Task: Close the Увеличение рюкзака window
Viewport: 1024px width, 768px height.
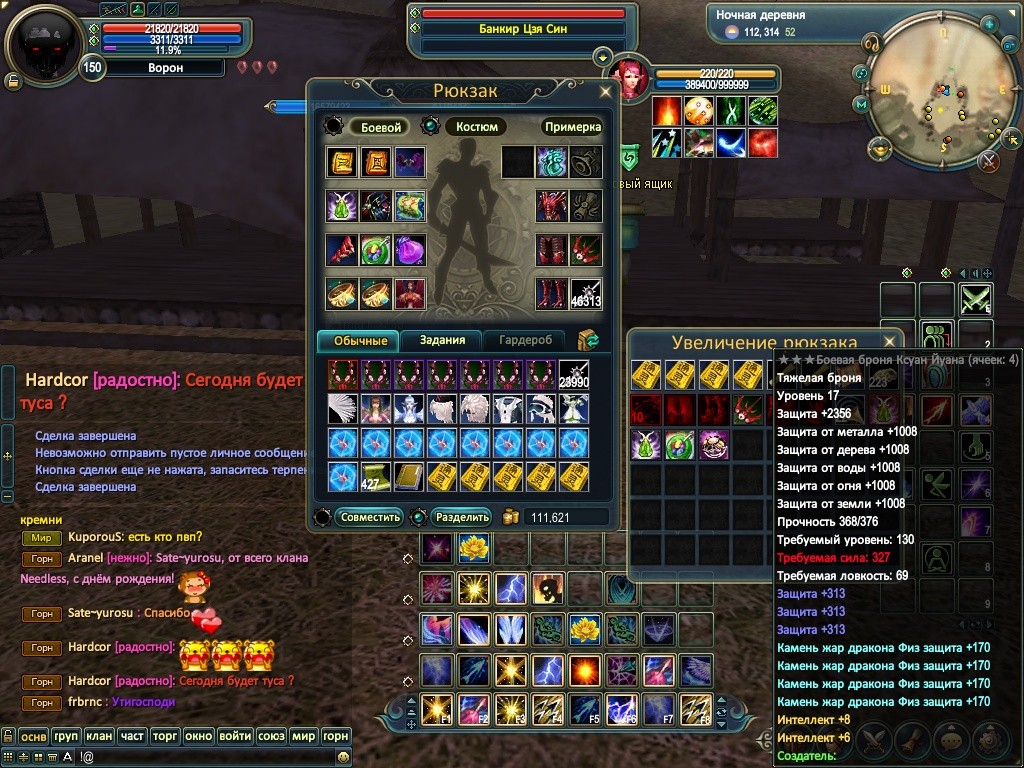Action: click(x=888, y=341)
